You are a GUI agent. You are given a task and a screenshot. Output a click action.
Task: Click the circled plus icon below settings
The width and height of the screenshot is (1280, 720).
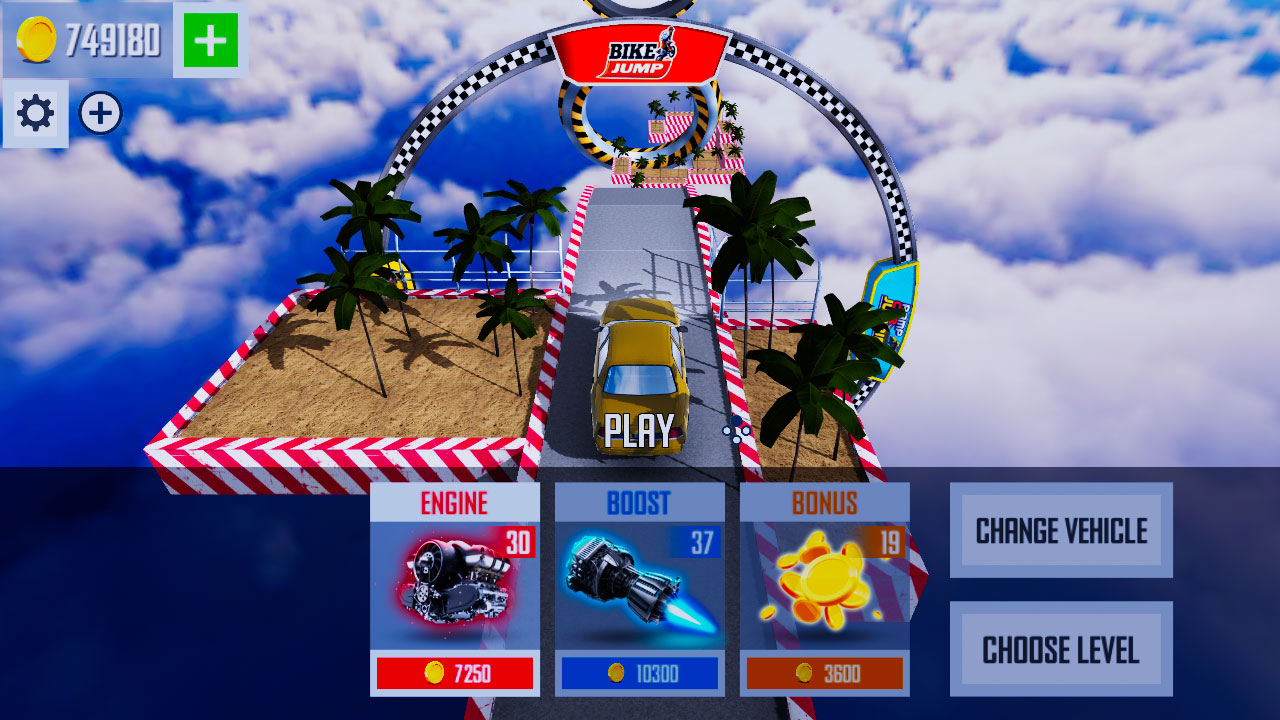(x=98, y=113)
